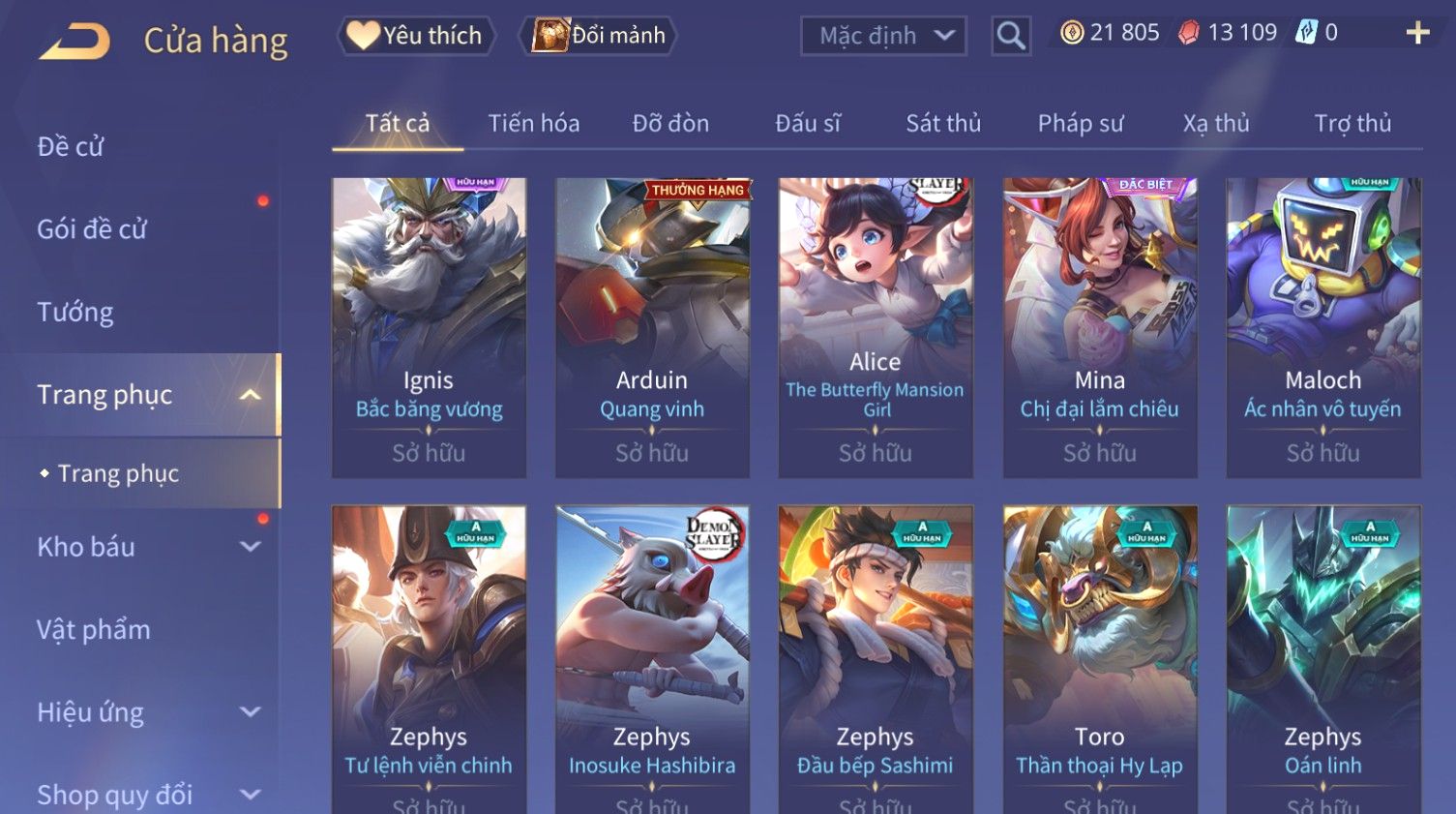Viewport: 1456px width, 814px height.
Task: Show the Sát thủ category
Action: click(x=942, y=124)
